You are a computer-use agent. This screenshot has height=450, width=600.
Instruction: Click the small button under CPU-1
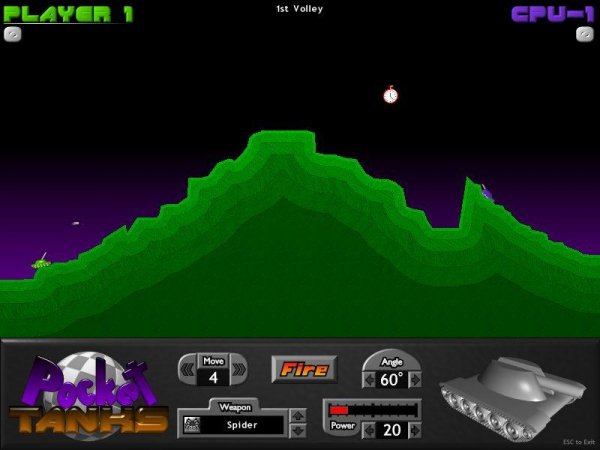pyautogui.click(x=585, y=33)
